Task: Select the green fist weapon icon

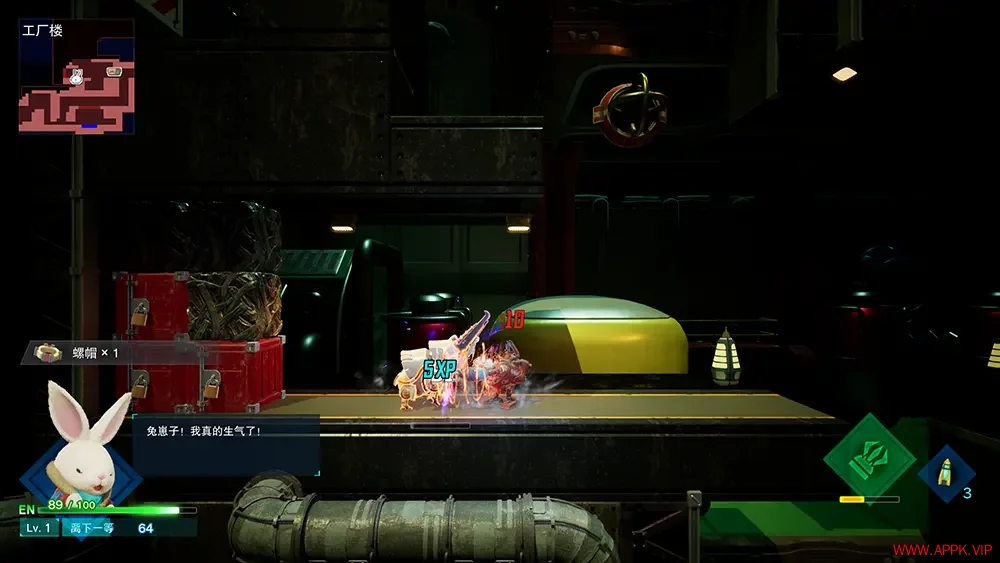Action: tap(868, 459)
